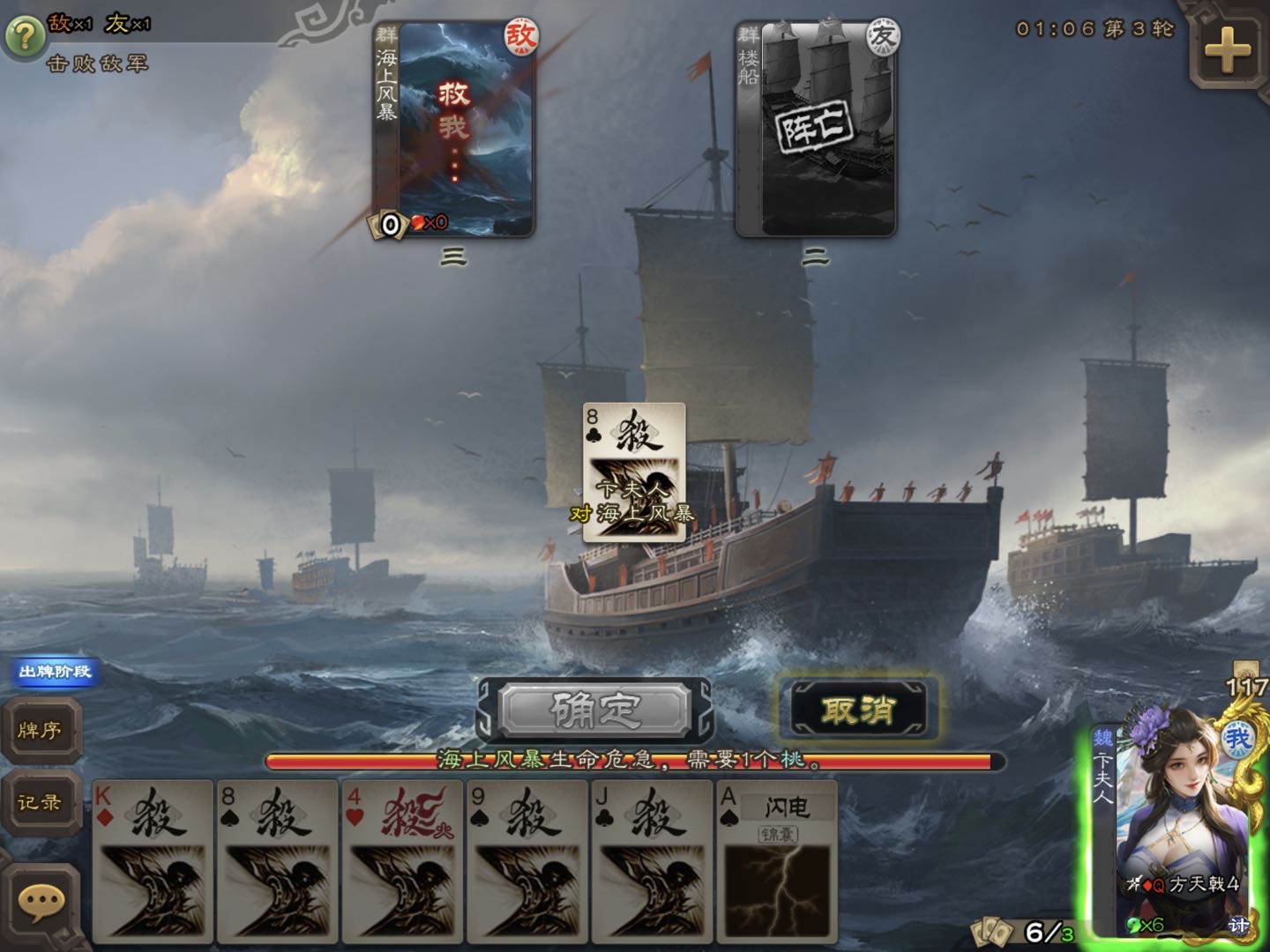The height and width of the screenshot is (952, 1270).
Task: Expand the plus menu in the corner
Action: [1228, 49]
